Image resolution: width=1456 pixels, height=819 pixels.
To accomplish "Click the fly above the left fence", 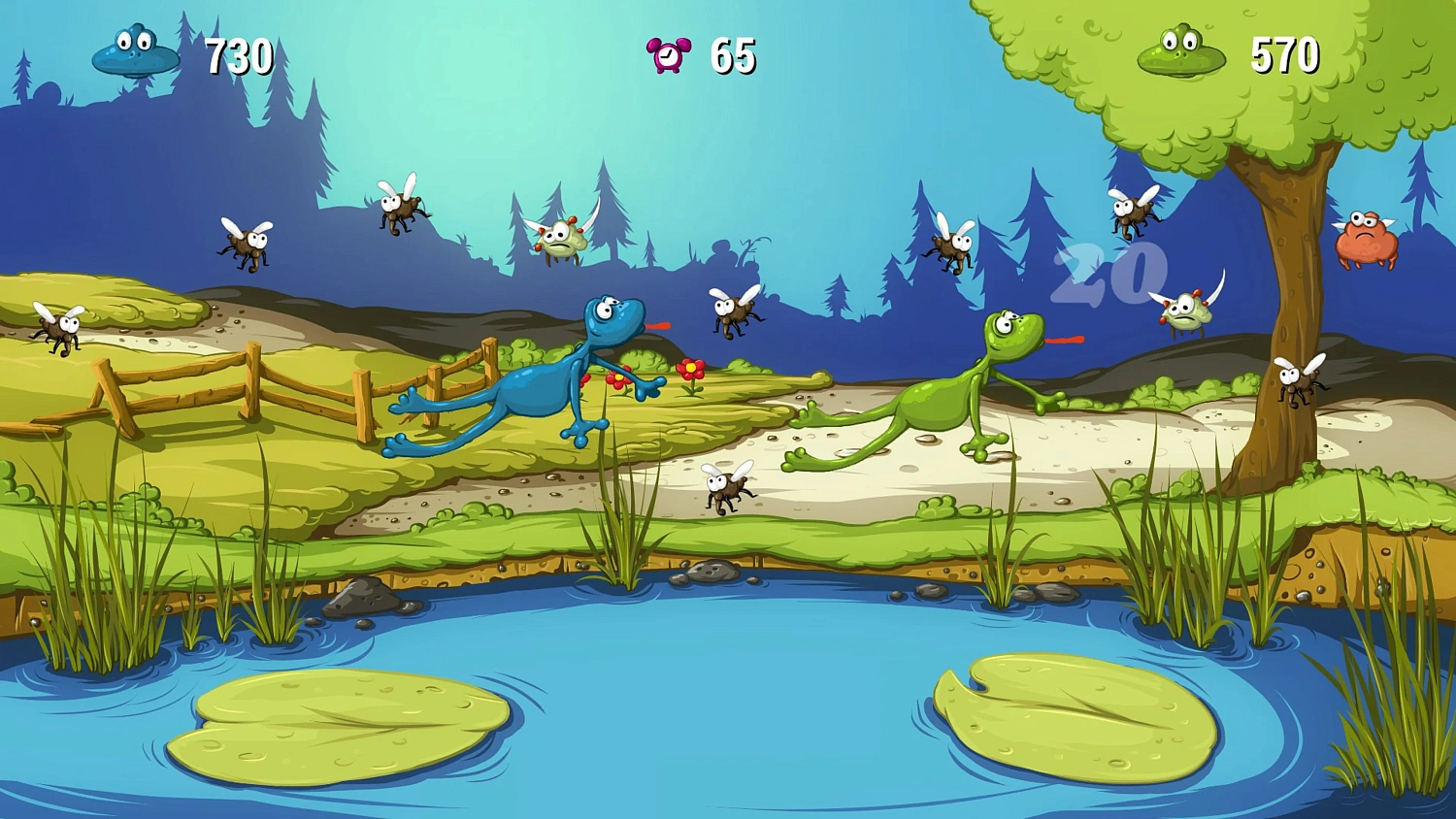I will (x=248, y=245).
